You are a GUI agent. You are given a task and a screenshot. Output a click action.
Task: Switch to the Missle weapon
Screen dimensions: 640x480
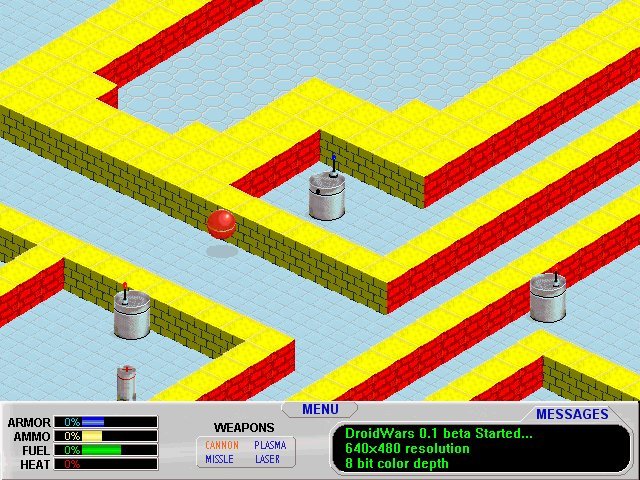coord(220,460)
